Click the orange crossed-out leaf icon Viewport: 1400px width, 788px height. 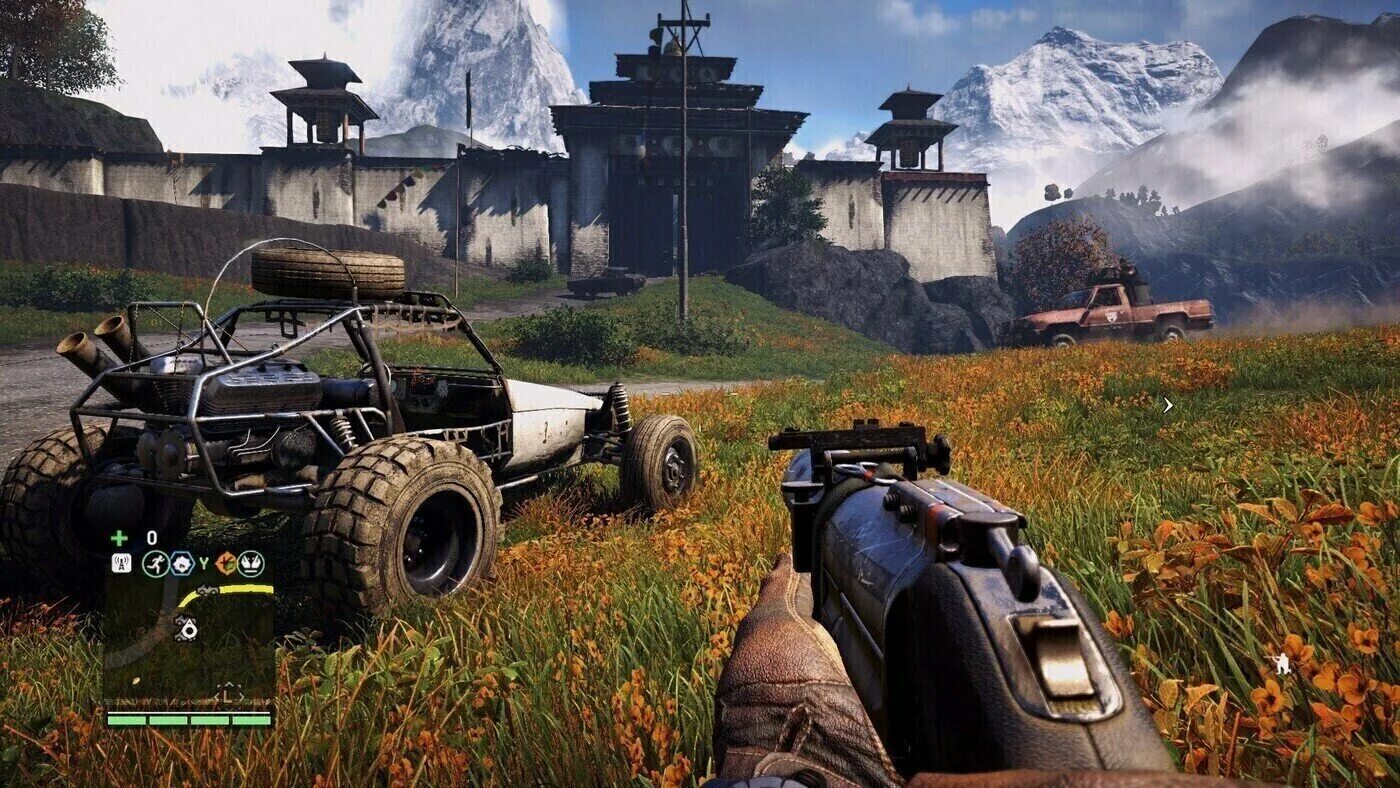(227, 563)
